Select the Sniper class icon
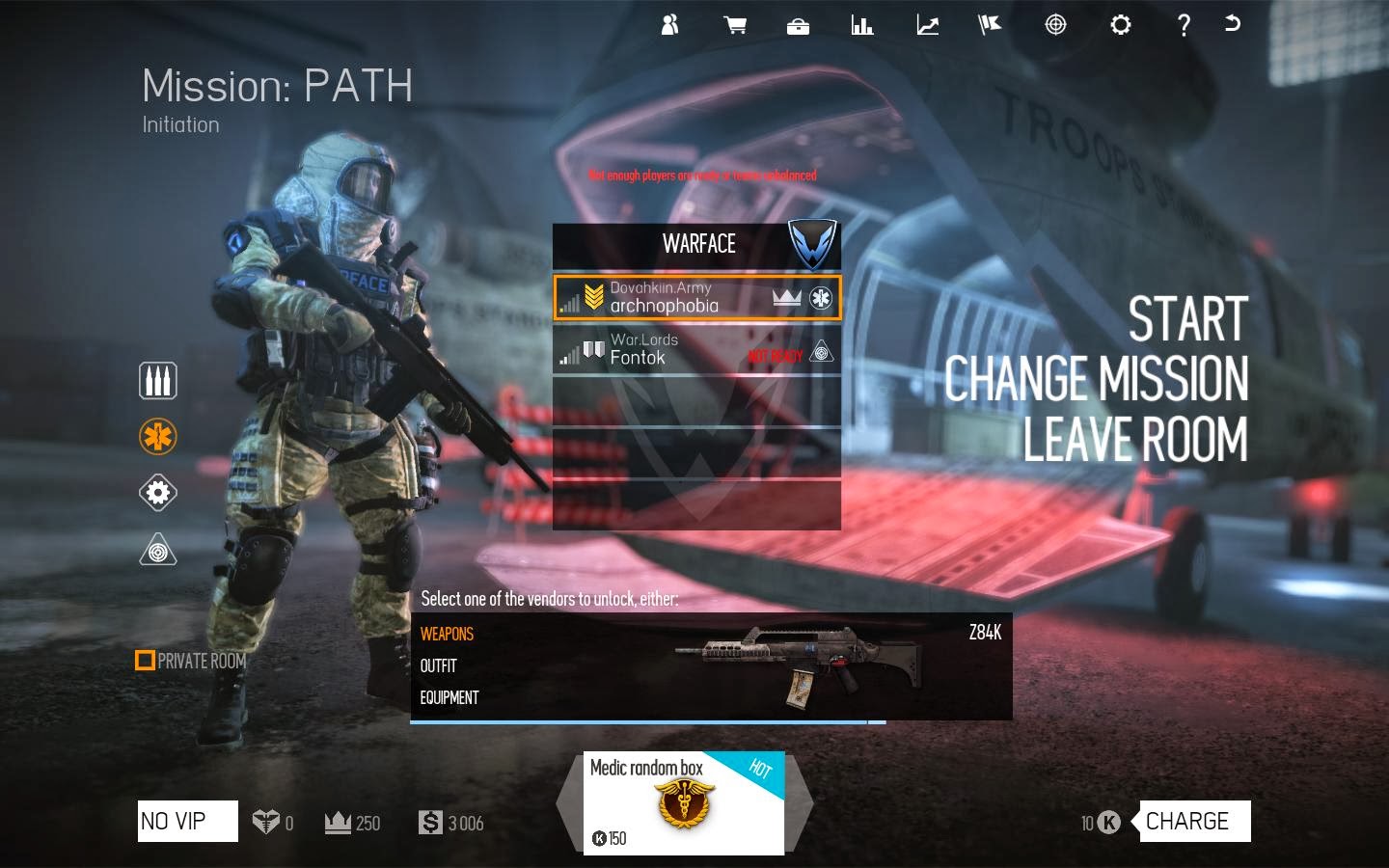The width and height of the screenshot is (1389, 868). [x=157, y=550]
